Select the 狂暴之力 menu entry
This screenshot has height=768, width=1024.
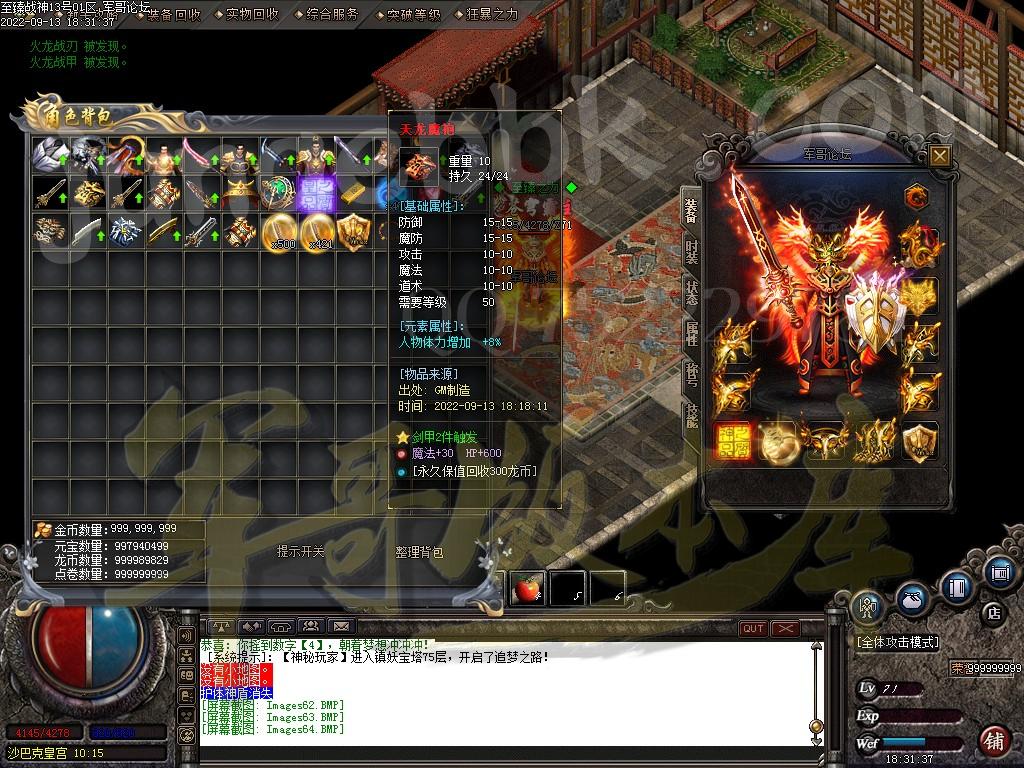point(491,15)
